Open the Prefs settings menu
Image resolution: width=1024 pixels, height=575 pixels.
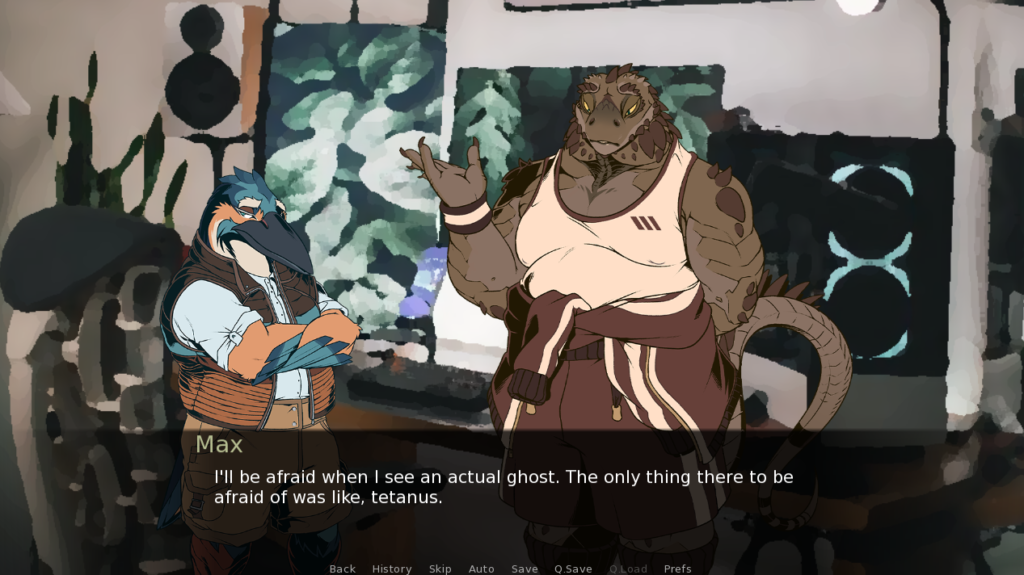click(x=677, y=569)
